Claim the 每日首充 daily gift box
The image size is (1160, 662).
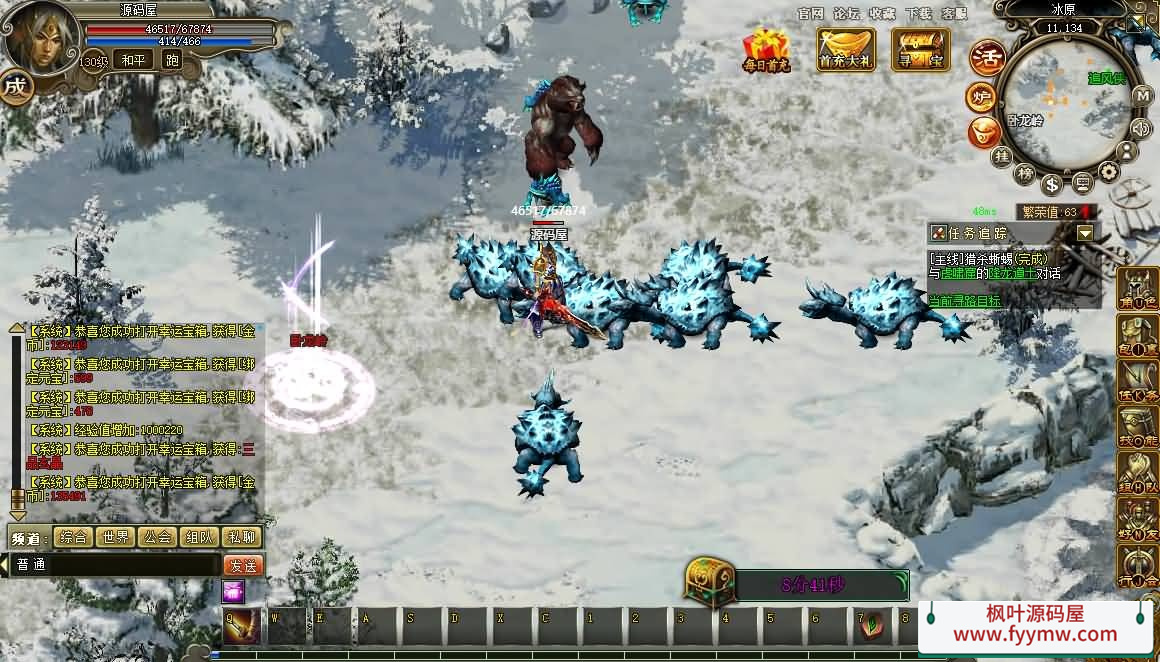click(x=766, y=50)
